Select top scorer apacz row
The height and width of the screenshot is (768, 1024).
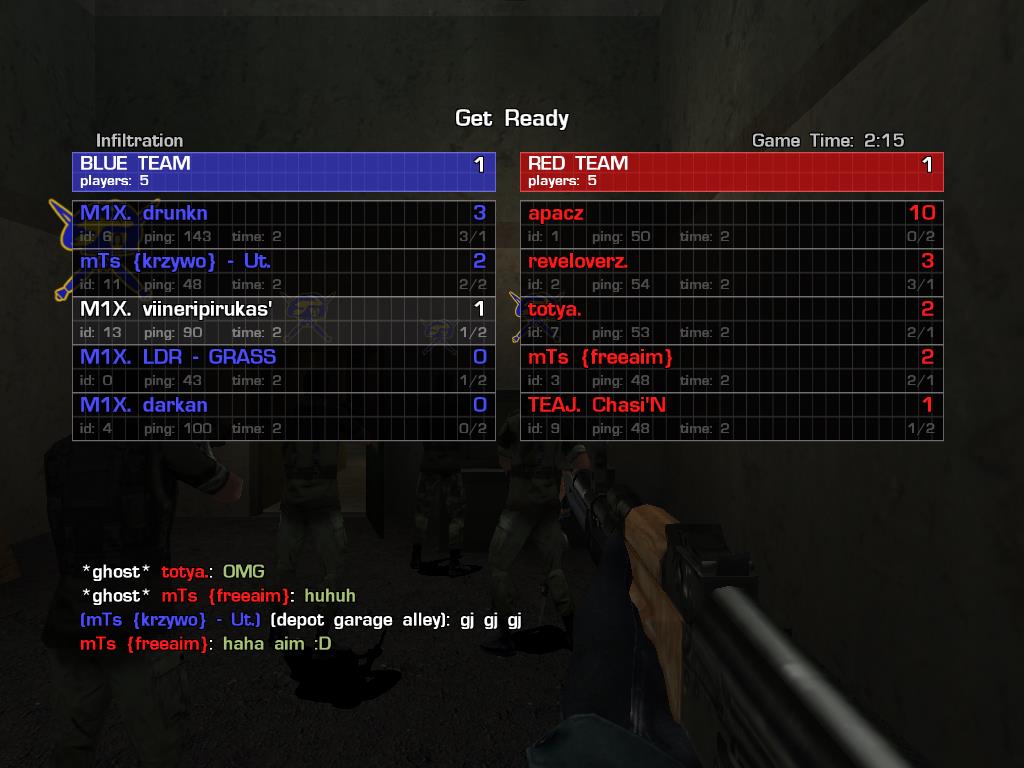(731, 224)
